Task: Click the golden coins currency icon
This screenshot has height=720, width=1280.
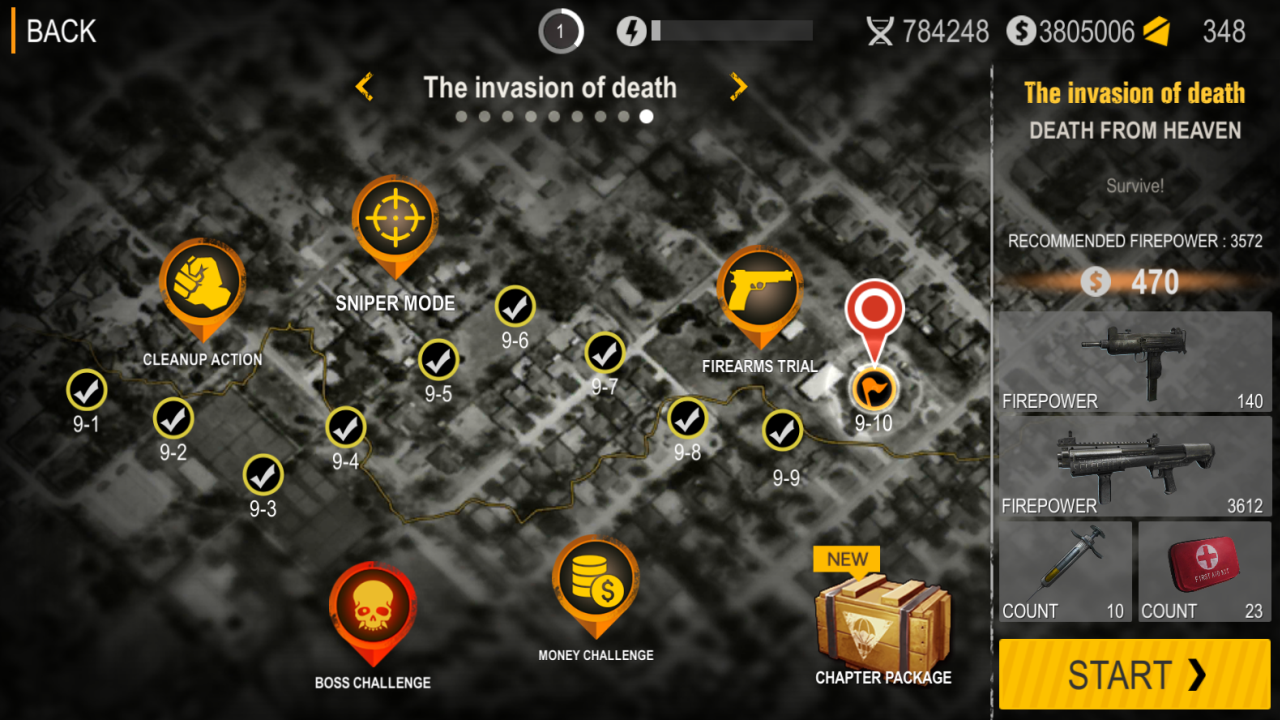Action: (x=1022, y=31)
